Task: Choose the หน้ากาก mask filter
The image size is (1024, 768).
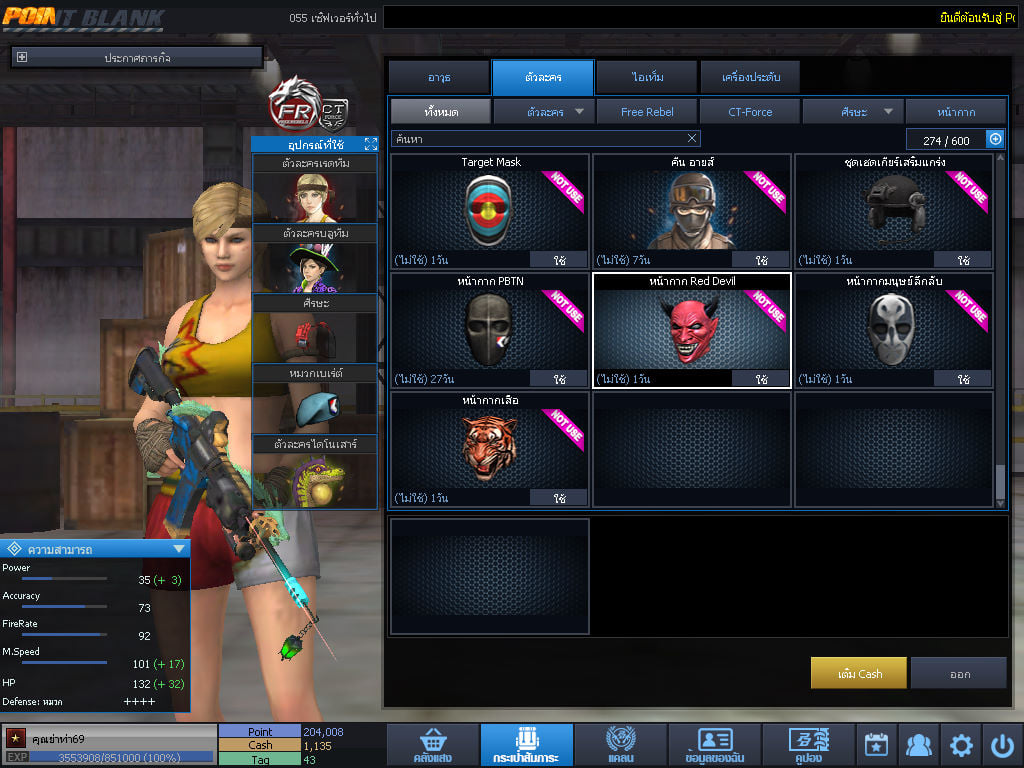Action: [956, 112]
